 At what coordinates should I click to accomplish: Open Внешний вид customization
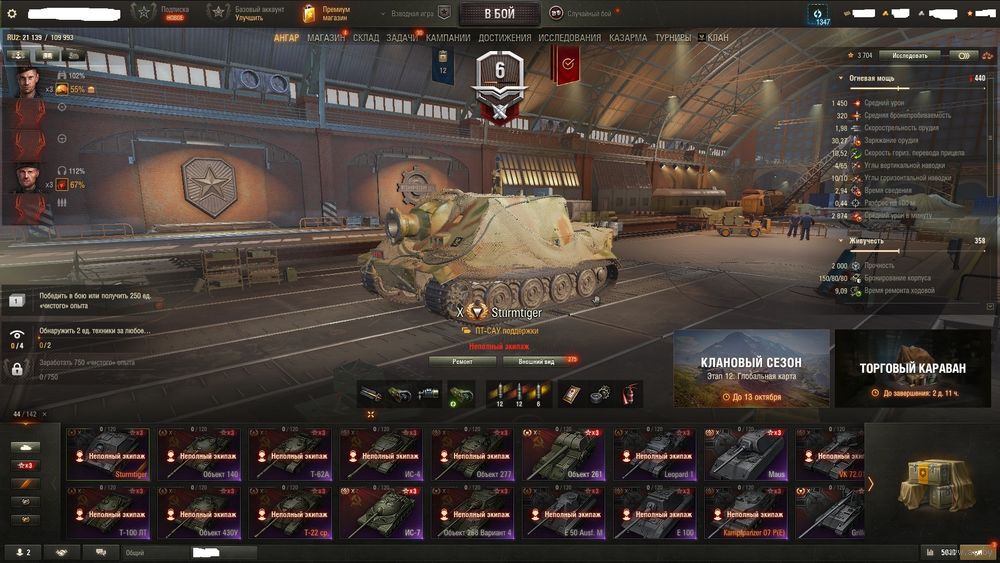[x=536, y=361]
